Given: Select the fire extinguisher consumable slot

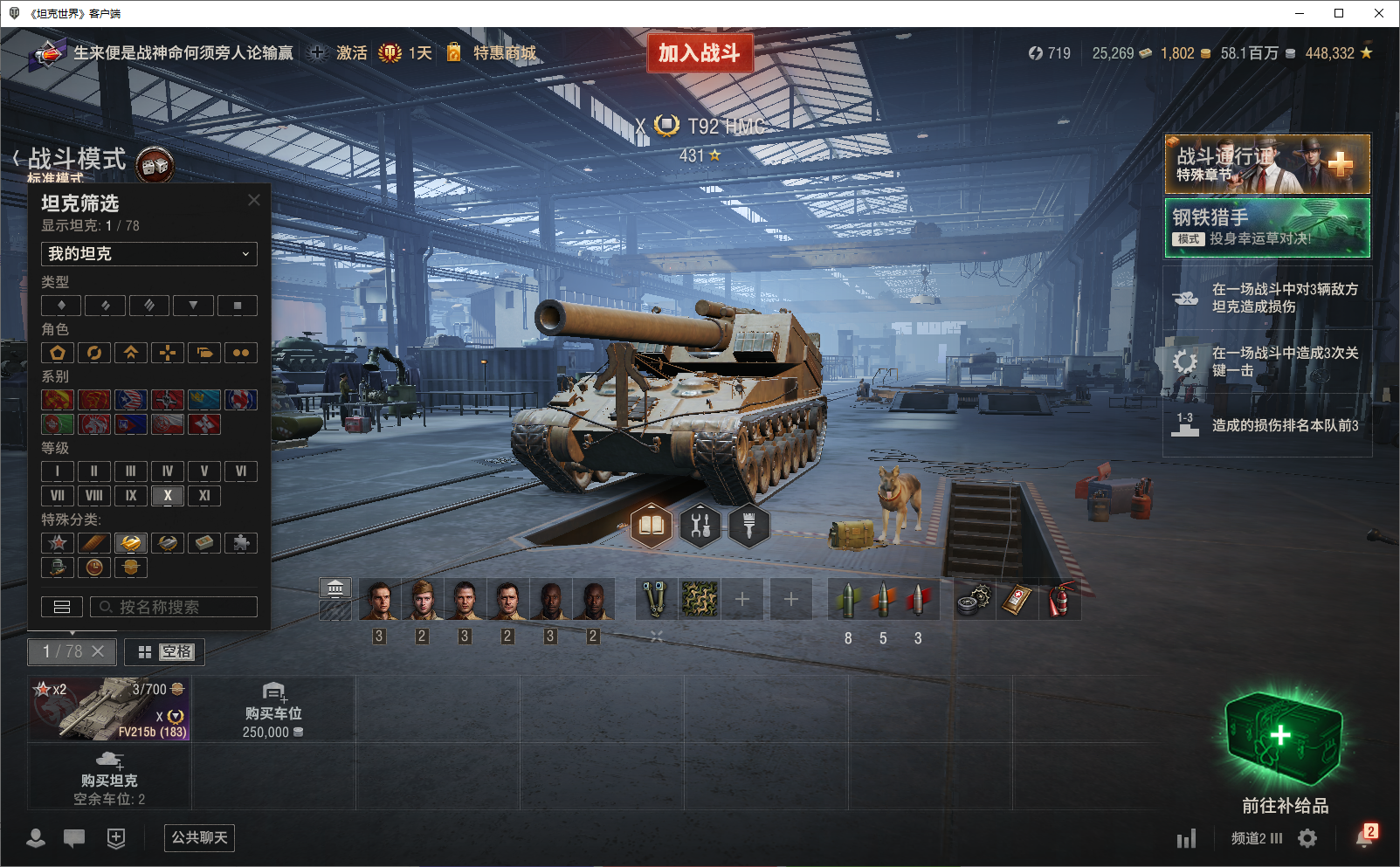Looking at the screenshot, I should 1059,600.
